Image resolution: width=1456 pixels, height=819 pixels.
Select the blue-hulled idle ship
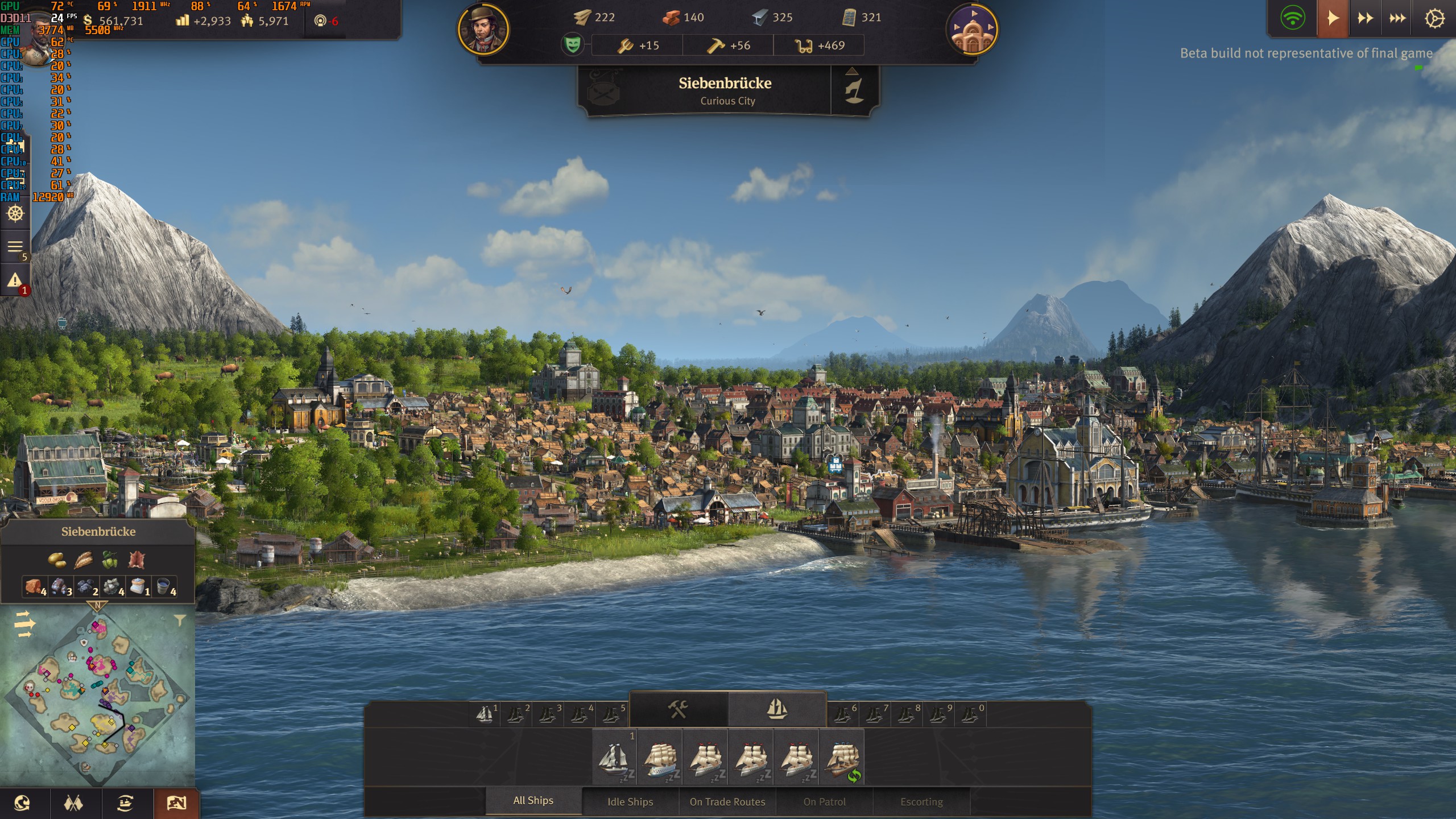point(660,759)
